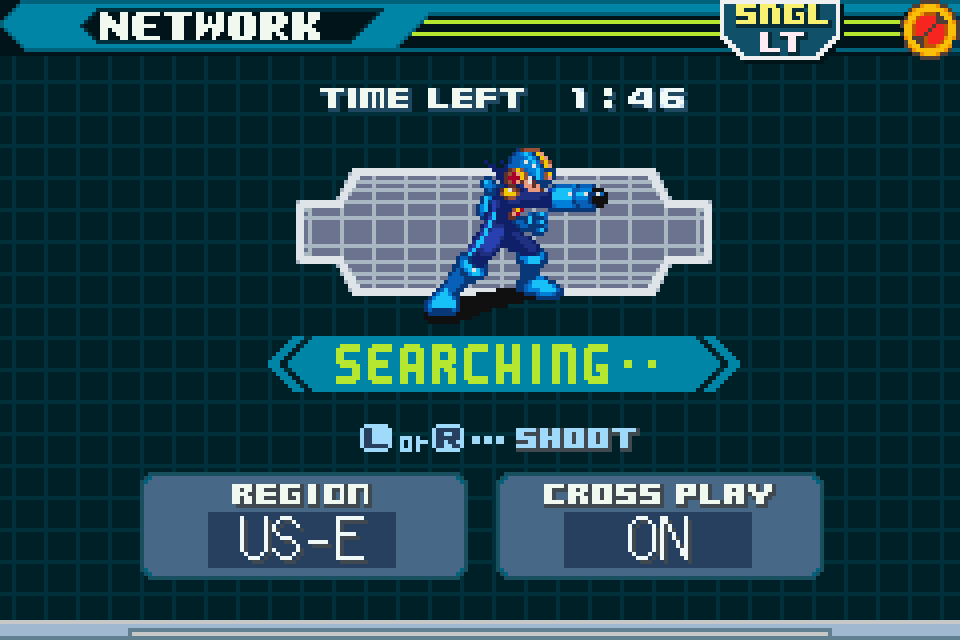Image resolution: width=960 pixels, height=640 pixels.
Task: Select the SNGL LT battle format badge
Action: (x=782, y=28)
